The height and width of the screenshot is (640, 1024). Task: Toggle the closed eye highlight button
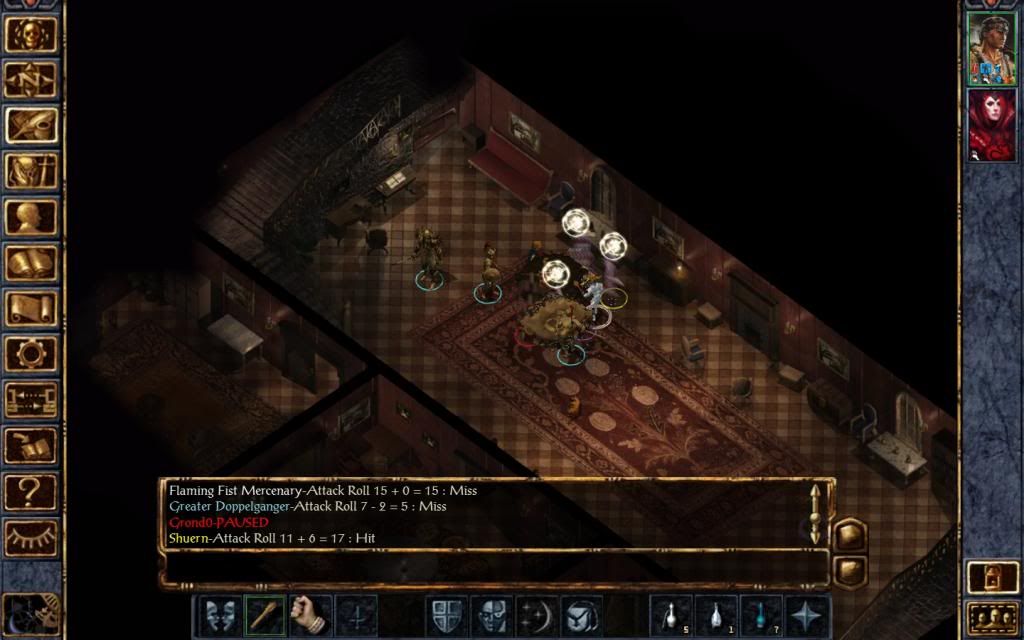tap(31, 537)
